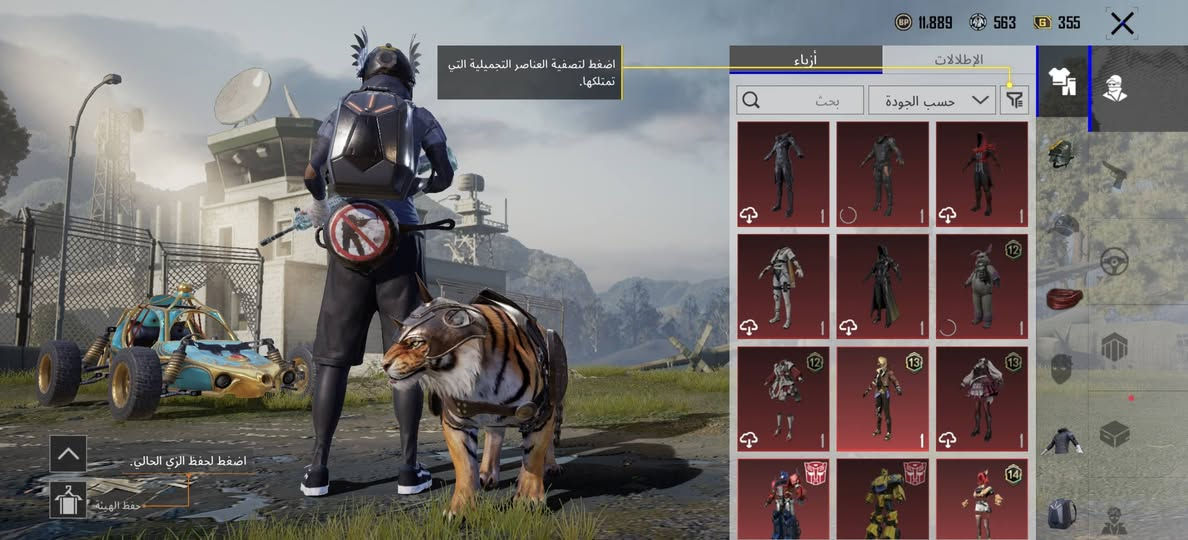
Task: Select the أزياء tab
Action: click(805, 60)
